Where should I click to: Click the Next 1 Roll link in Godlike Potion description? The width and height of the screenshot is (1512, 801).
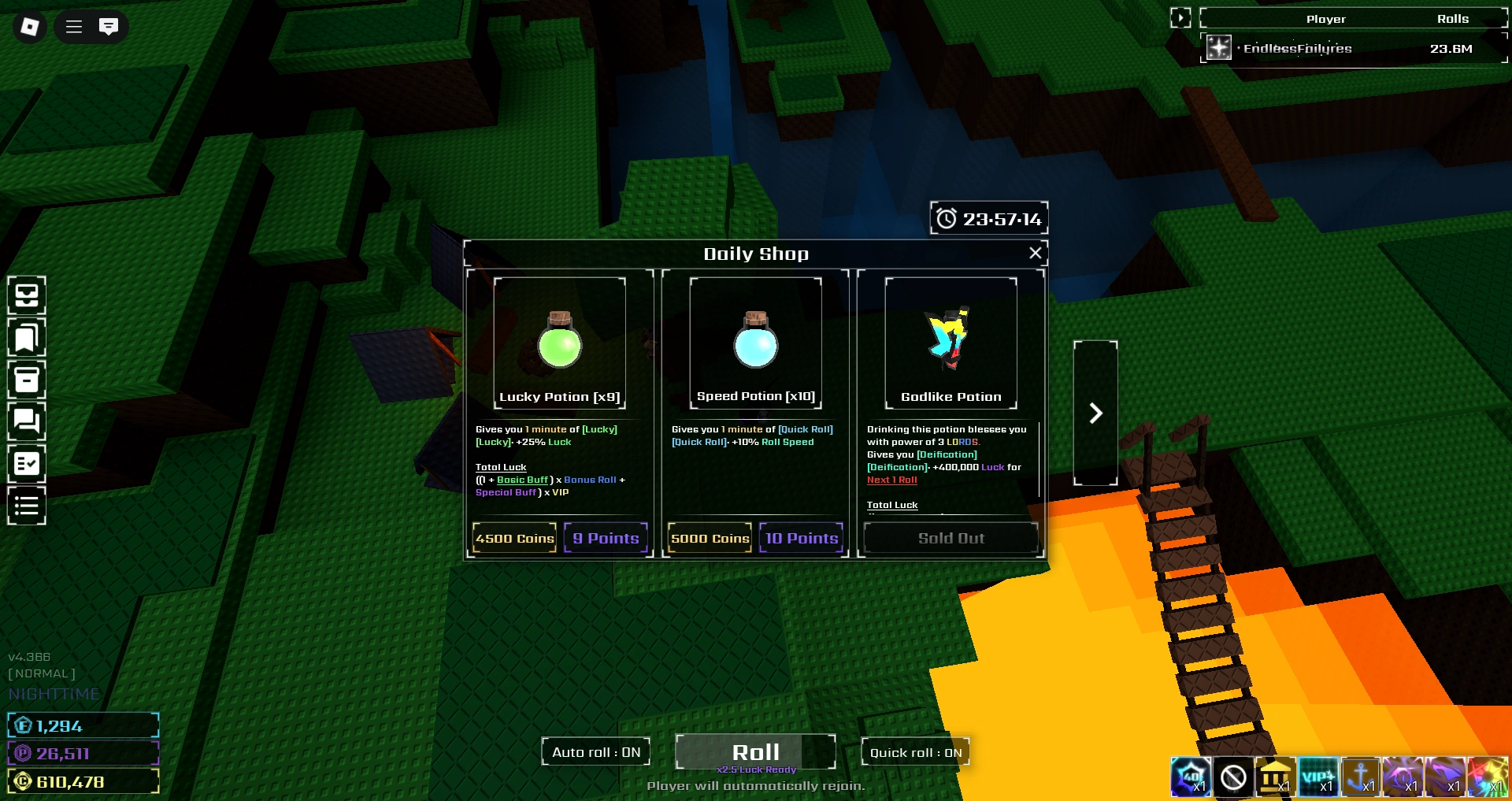pos(891,480)
